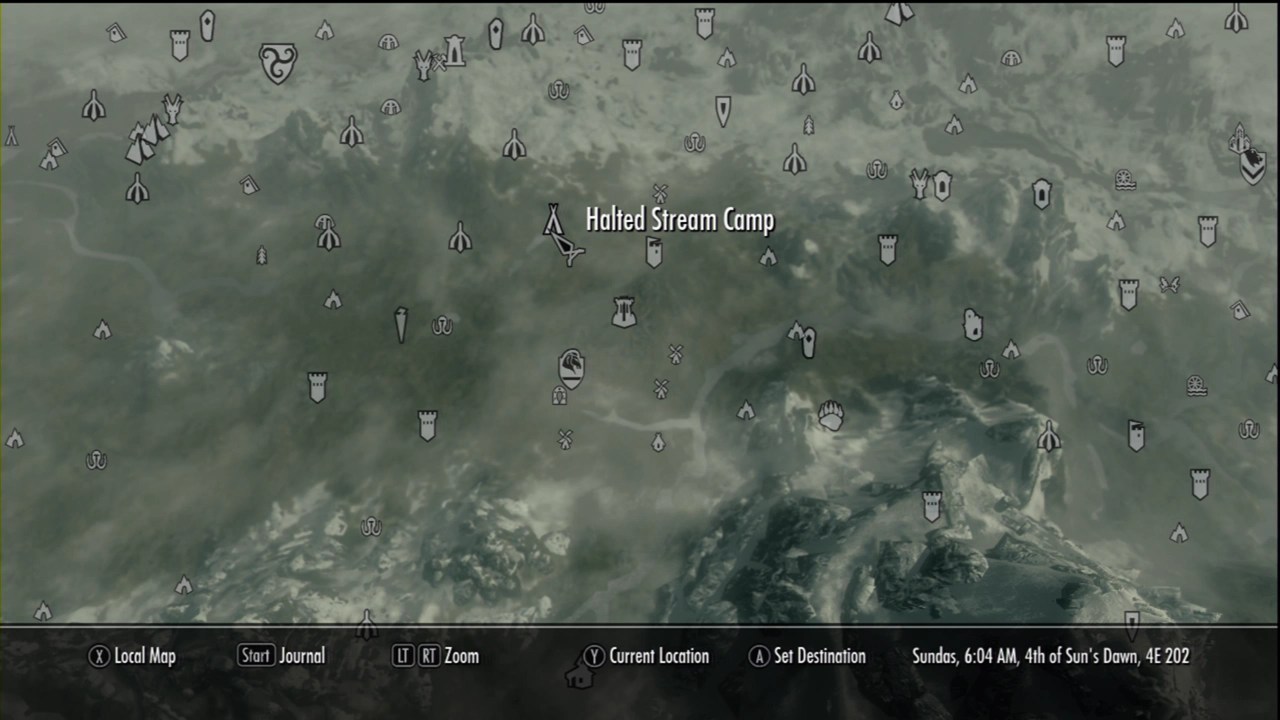Image resolution: width=1280 pixels, height=720 pixels.
Task: Select the mine entrance marker below Whiterun
Action: point(559,394)
